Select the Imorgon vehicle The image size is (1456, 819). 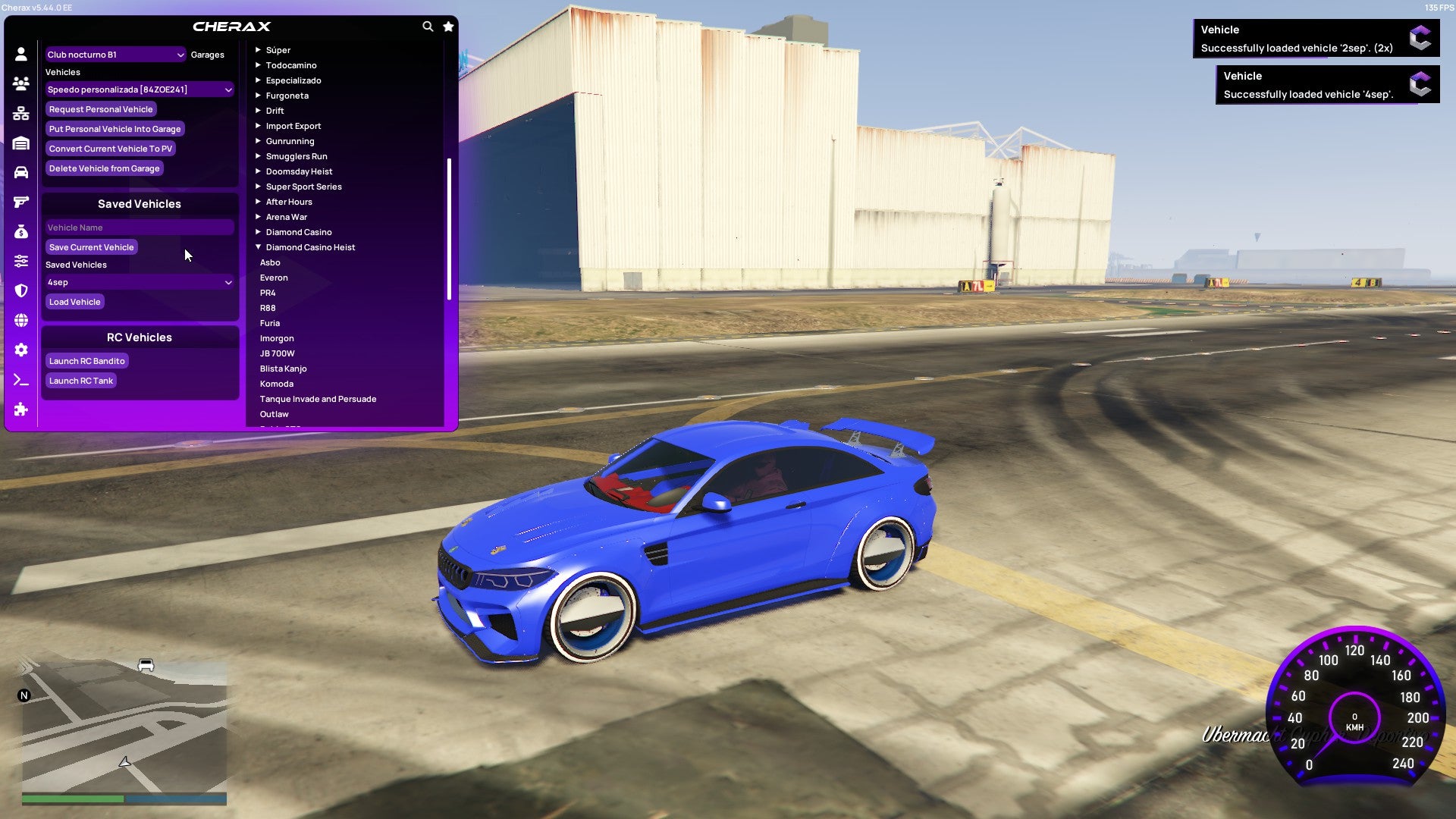[278, 338]
